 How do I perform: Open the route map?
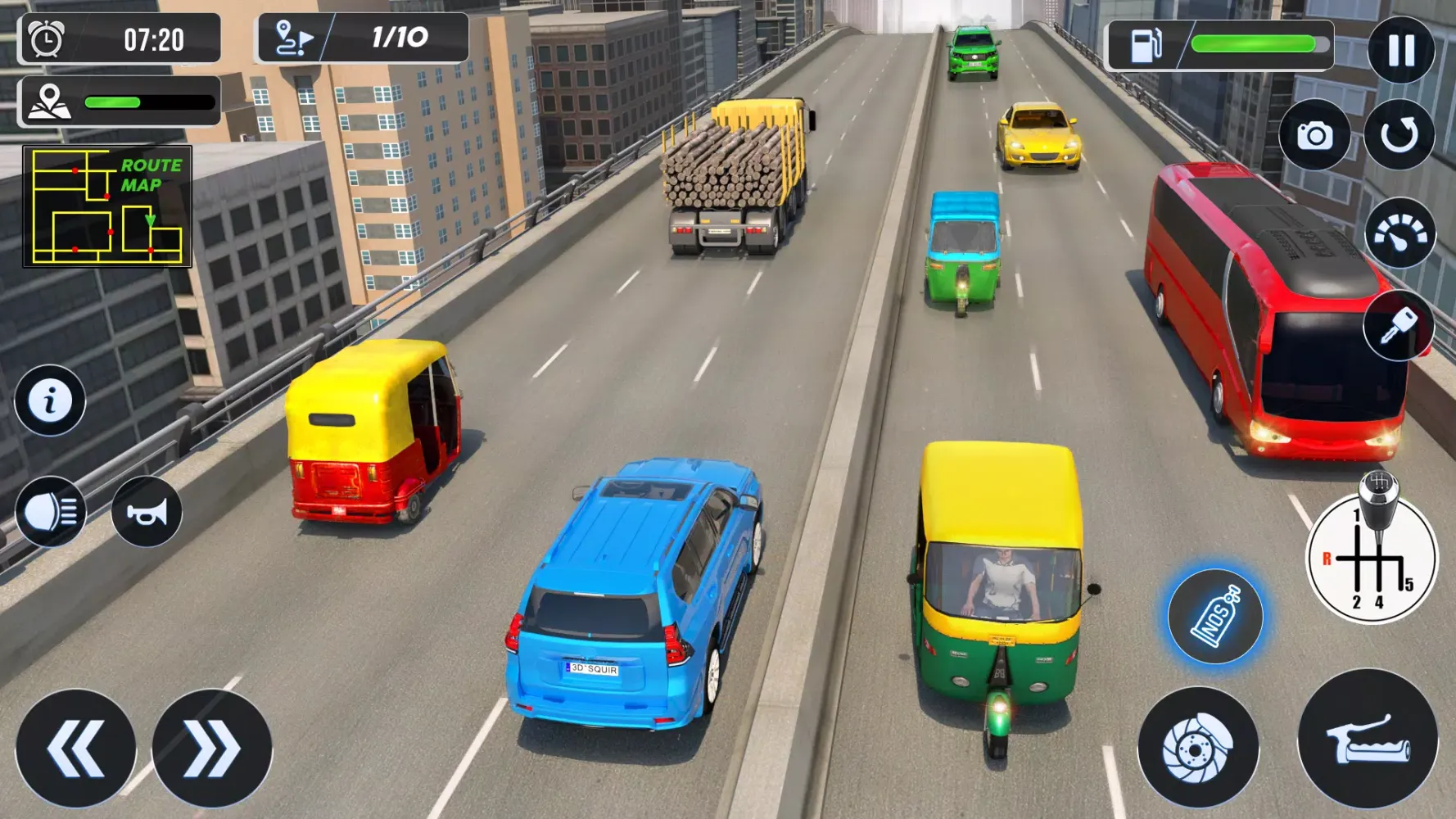[x=107, y=206]
